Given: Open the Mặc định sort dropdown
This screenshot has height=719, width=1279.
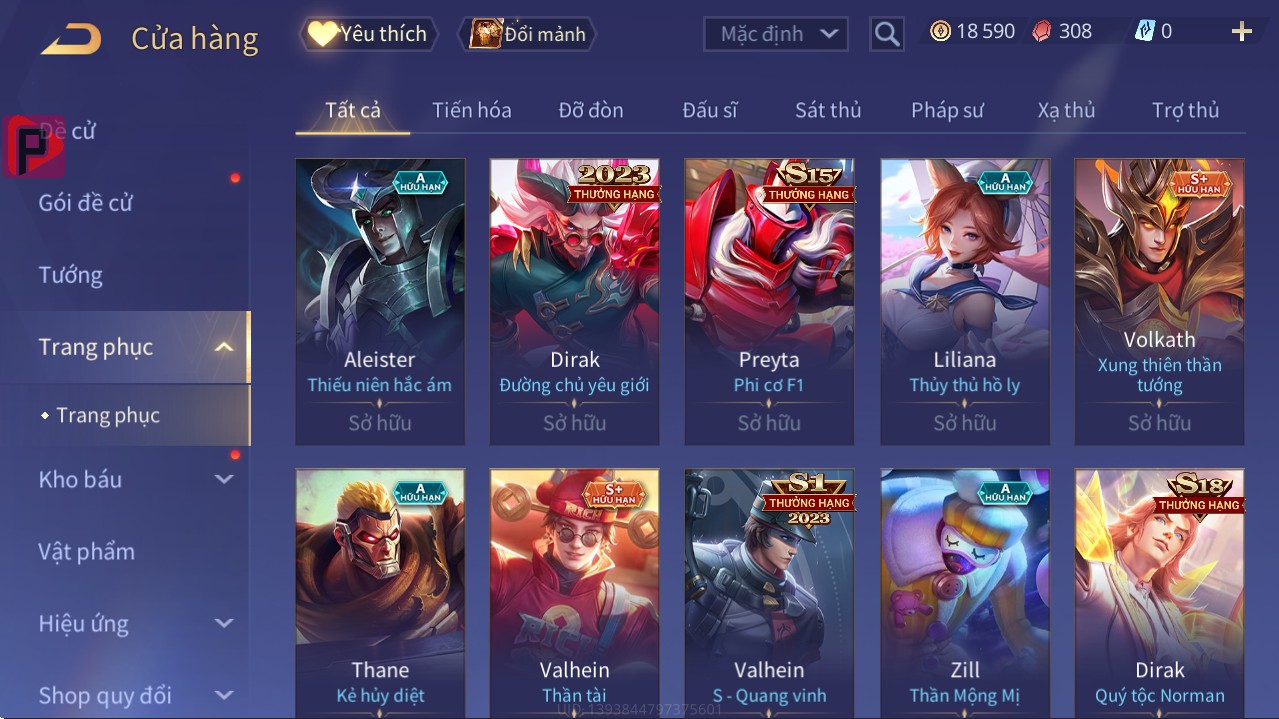Looking at the screenshot, I should (x=777, y=34).
